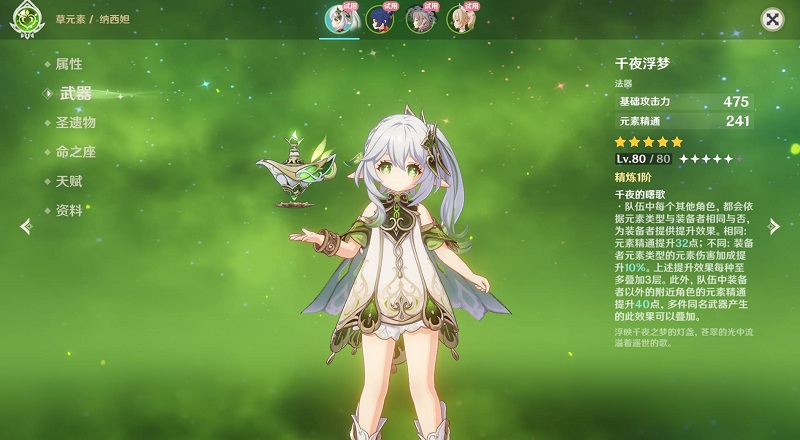The height and width of the screenshot is (440, 800).
Task: Go to the 天赋 talents page
Action: pyautogui.click(x=69, y=181)
